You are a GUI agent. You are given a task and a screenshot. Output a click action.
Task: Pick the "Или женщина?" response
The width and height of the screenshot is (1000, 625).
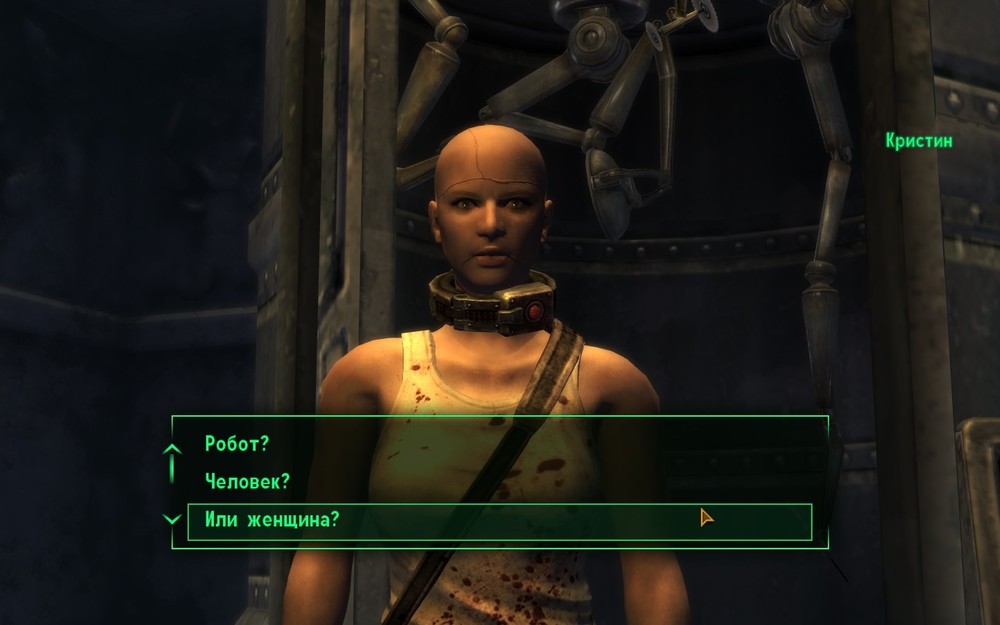tap(272, 520)
